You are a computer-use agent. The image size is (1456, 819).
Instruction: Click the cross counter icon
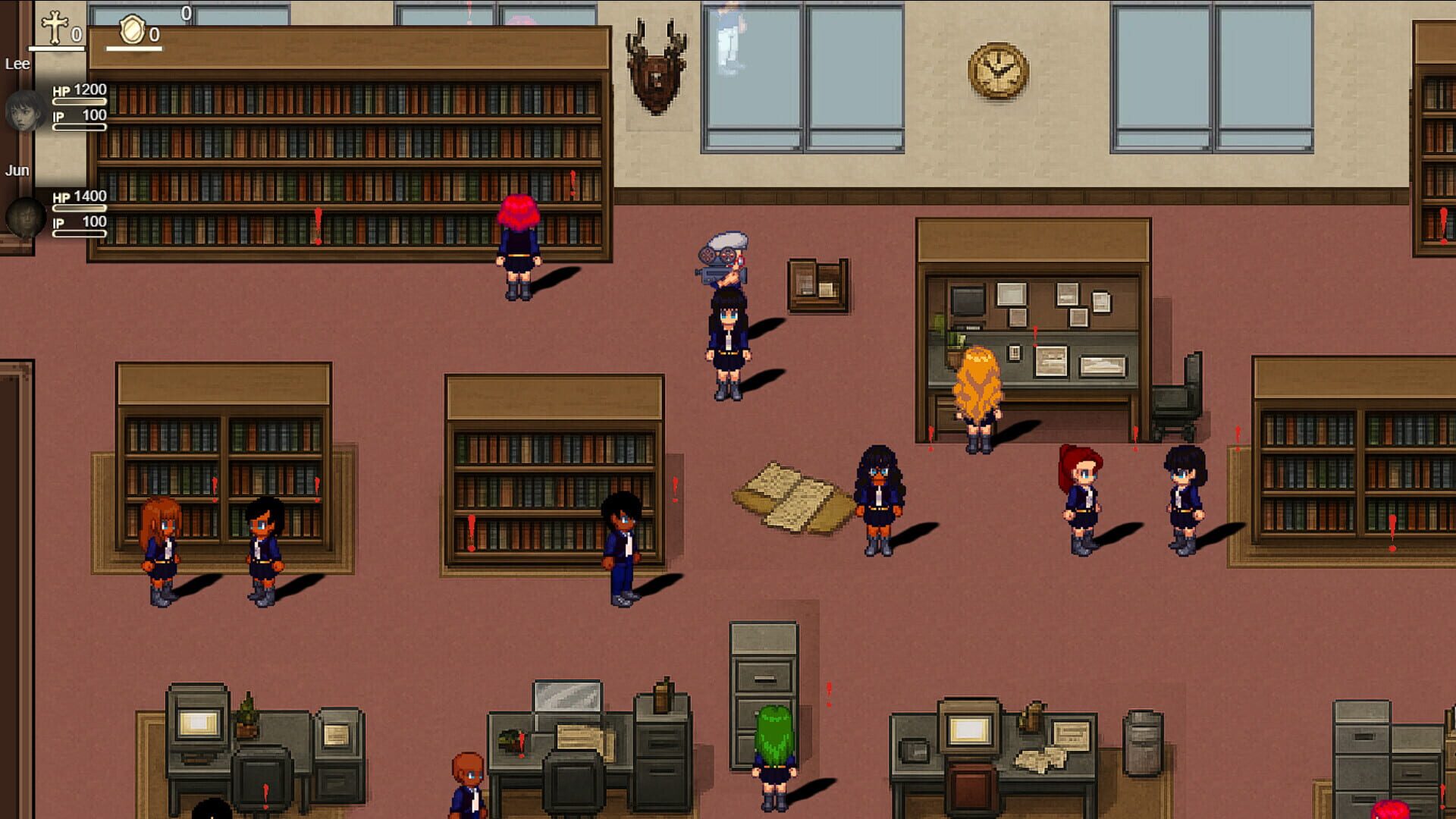pos(53,27)
